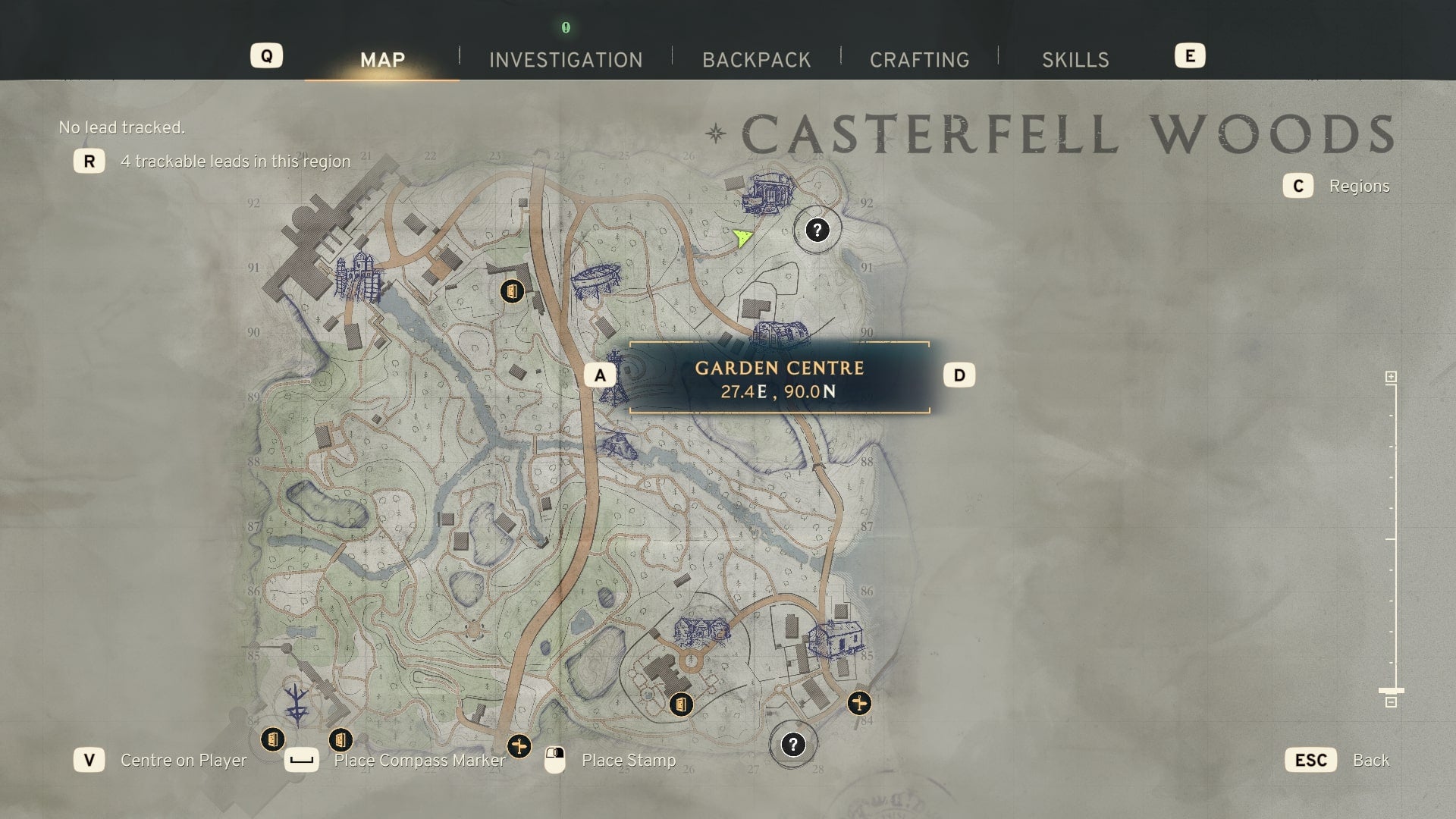Click the zoom slider's minus button
This screenshot has height=819, width=1456.
point(1391,703)
